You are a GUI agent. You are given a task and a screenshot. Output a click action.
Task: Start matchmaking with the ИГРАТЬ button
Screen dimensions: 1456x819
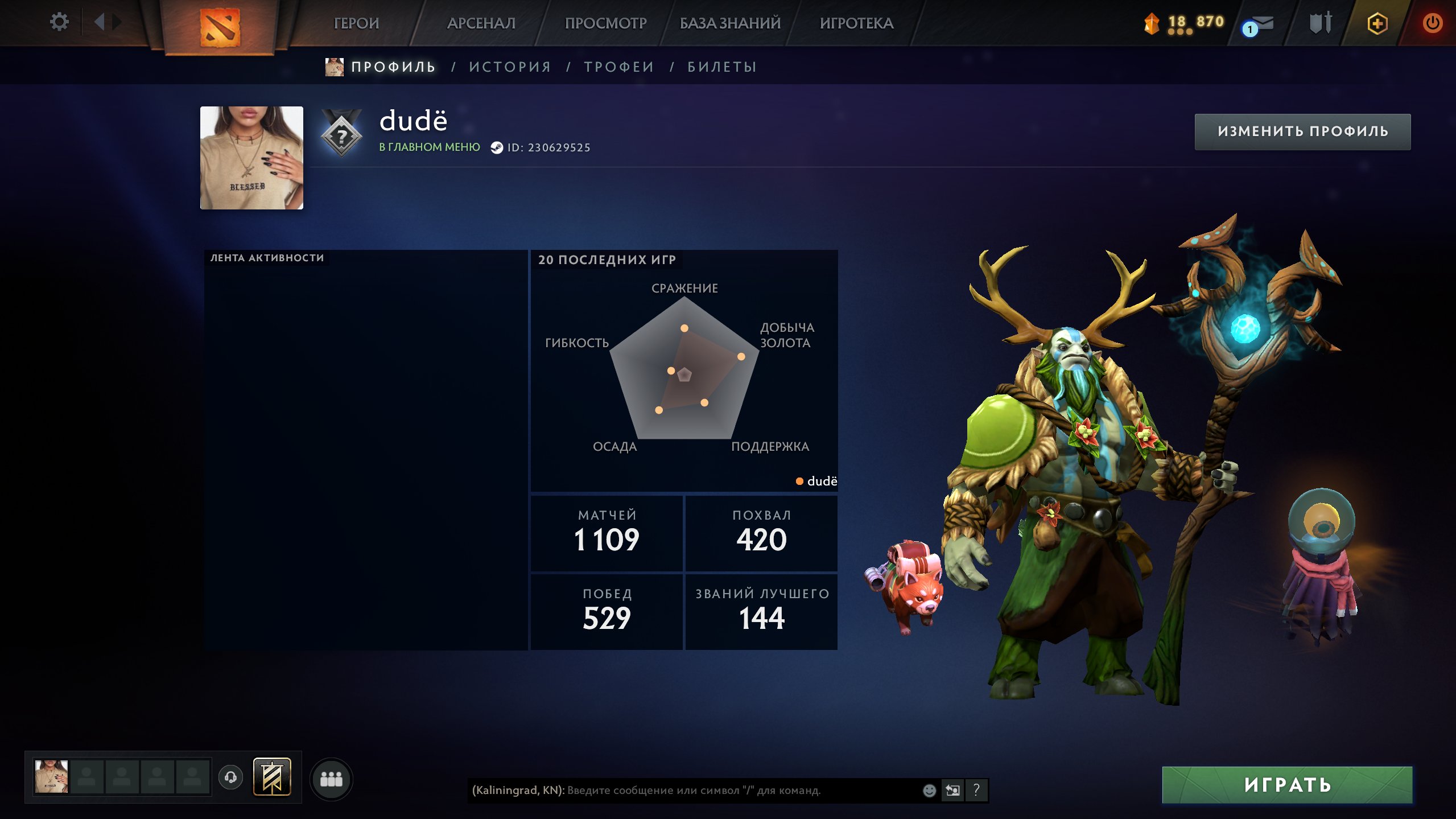tap(1287, 785)
